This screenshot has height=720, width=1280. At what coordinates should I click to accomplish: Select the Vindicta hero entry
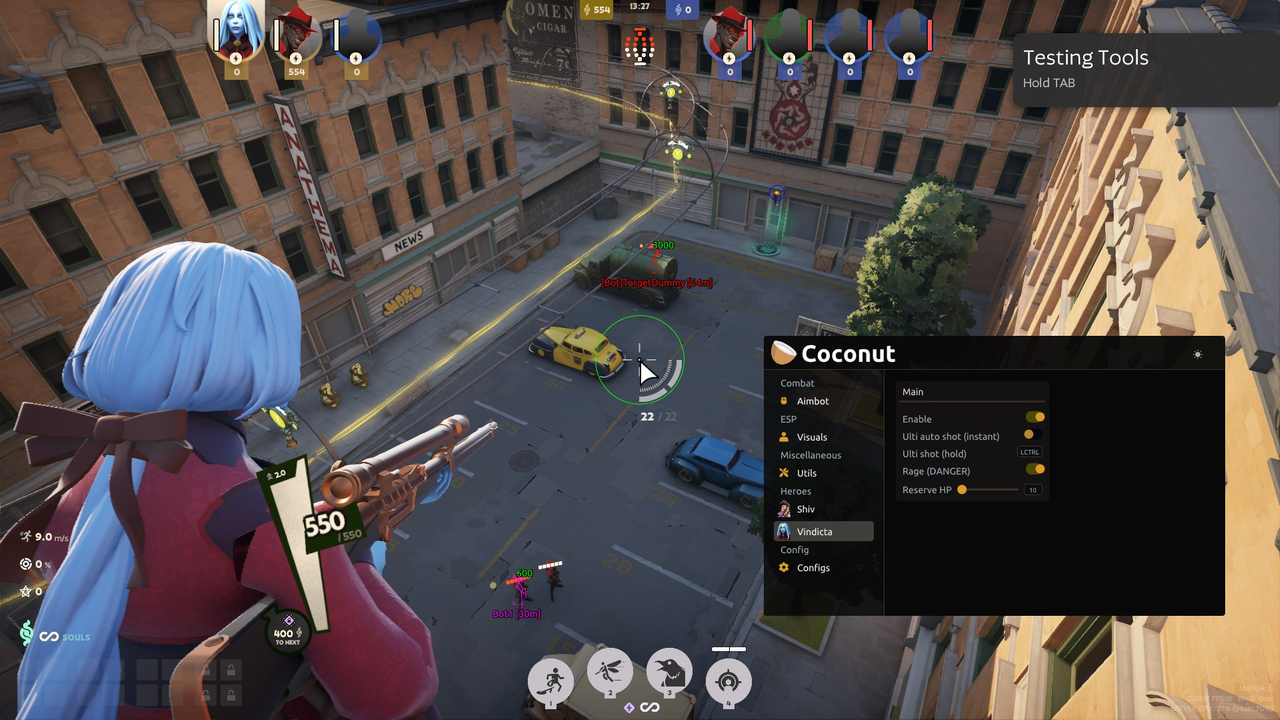pyautogui.click(x=814, y=531)
